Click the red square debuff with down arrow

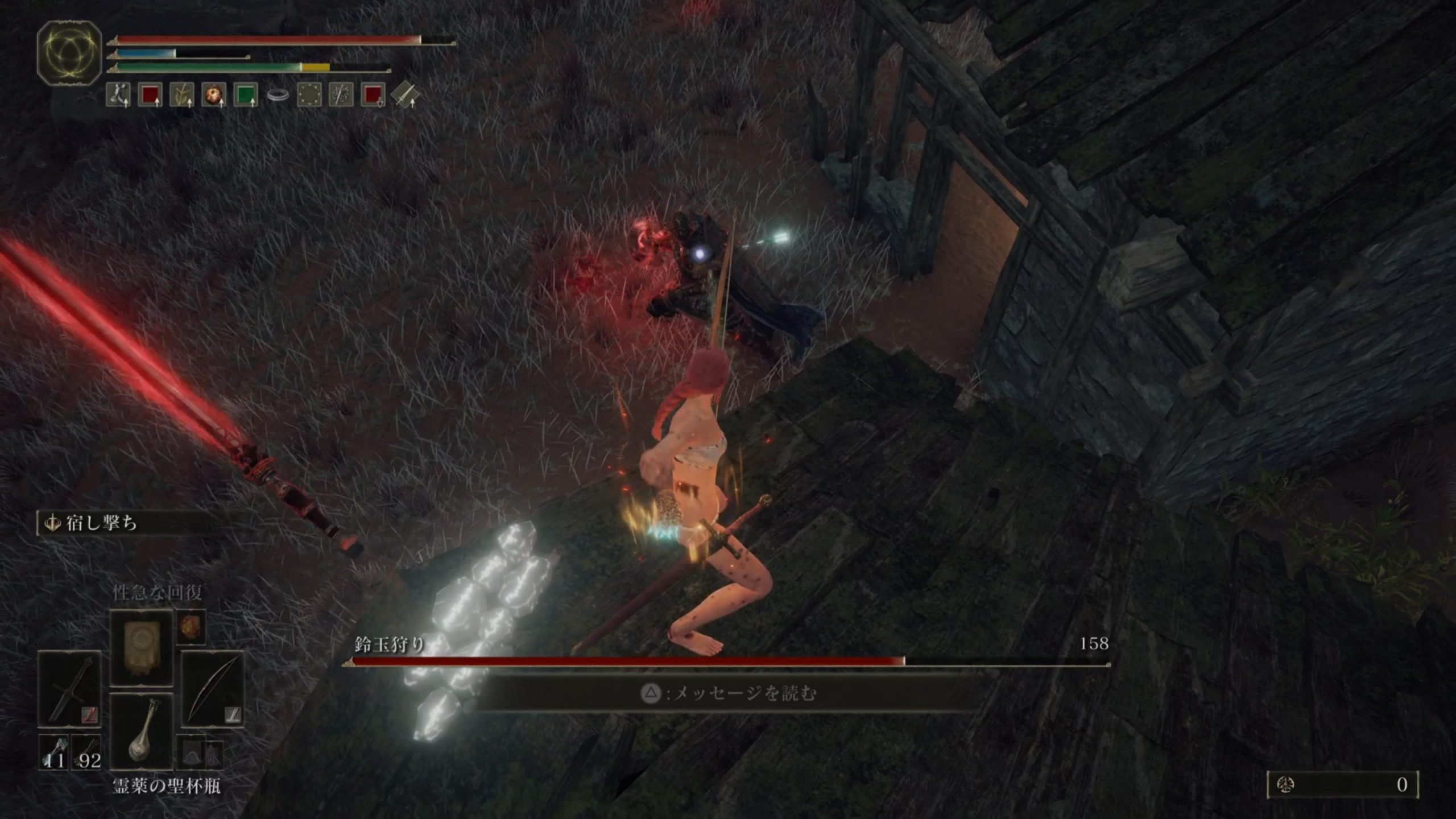click(373, 94)
